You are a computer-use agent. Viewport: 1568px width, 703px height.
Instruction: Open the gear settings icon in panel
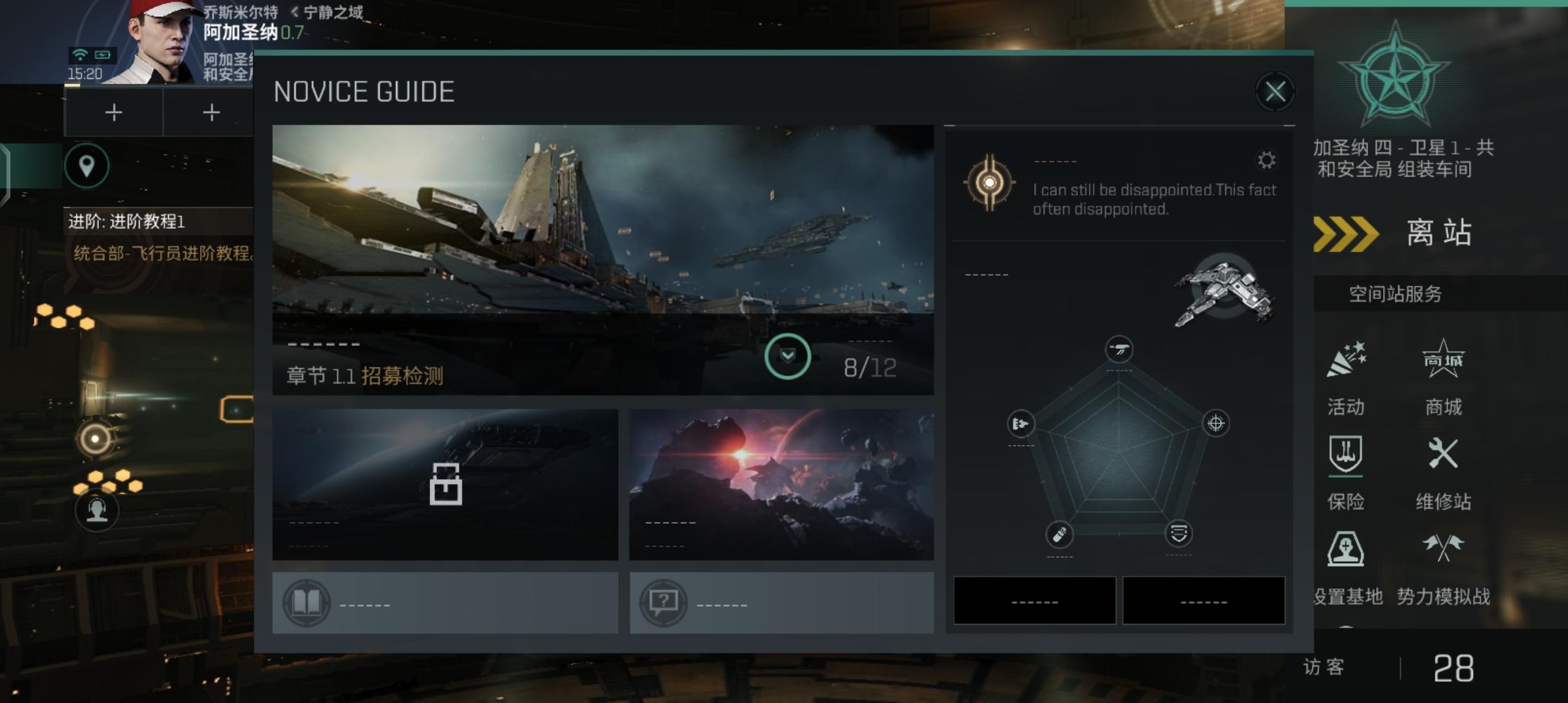point(1267,160)
